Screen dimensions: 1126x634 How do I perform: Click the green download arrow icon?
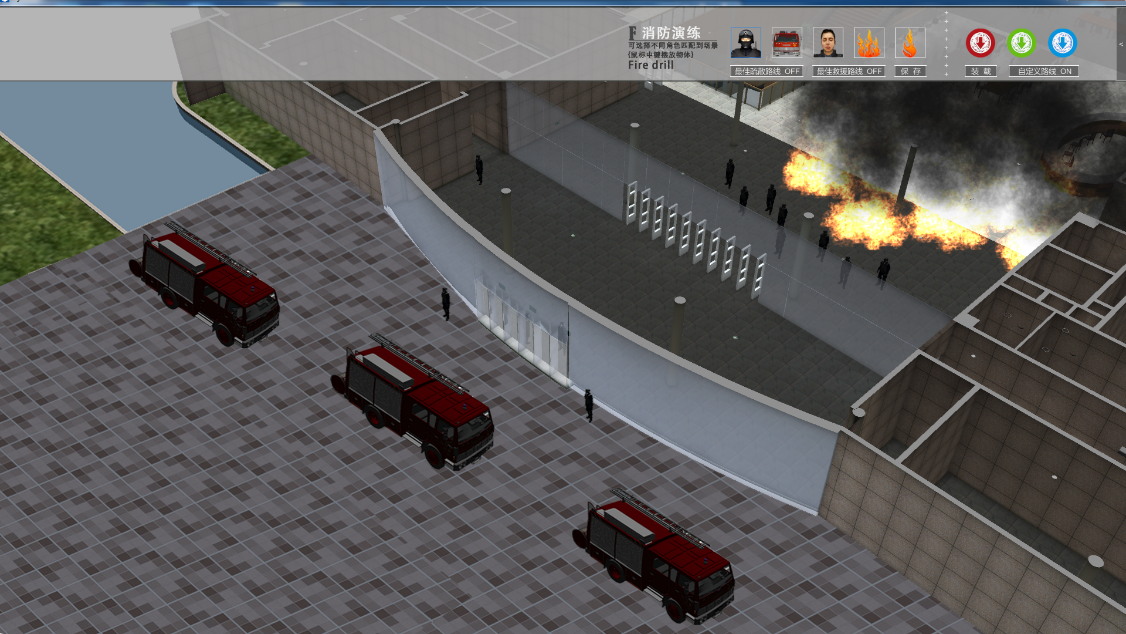[x=1021, y=43]
